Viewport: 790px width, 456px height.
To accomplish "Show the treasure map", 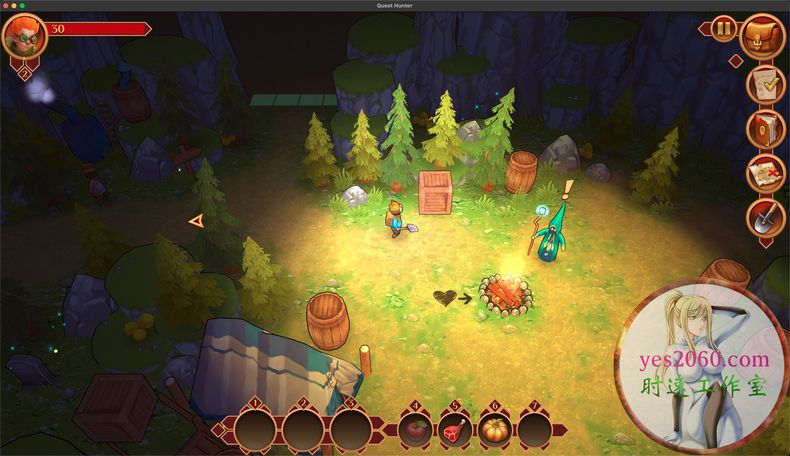I will pos(765,173).
